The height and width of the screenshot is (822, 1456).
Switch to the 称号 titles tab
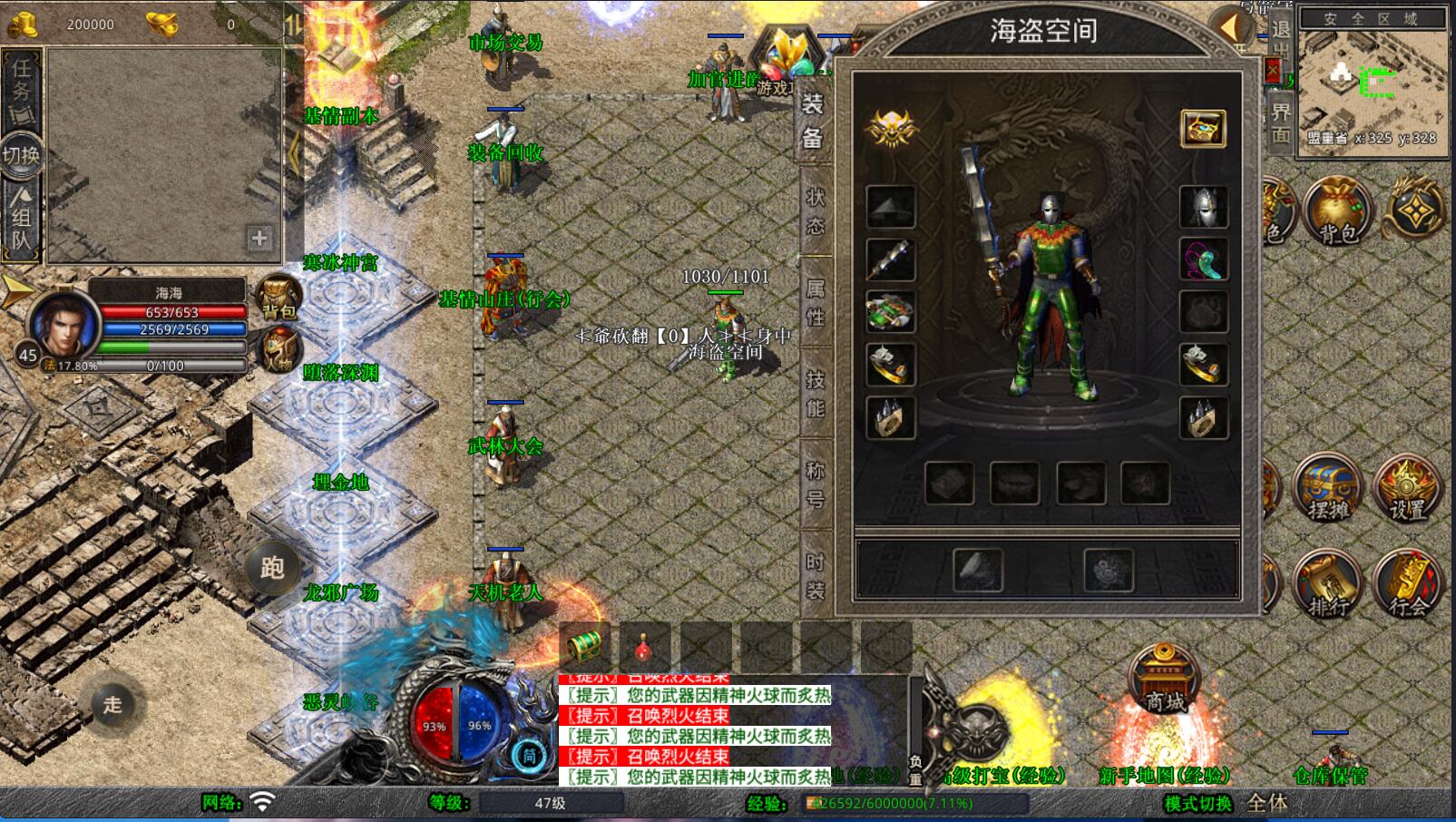pos(815,484)
